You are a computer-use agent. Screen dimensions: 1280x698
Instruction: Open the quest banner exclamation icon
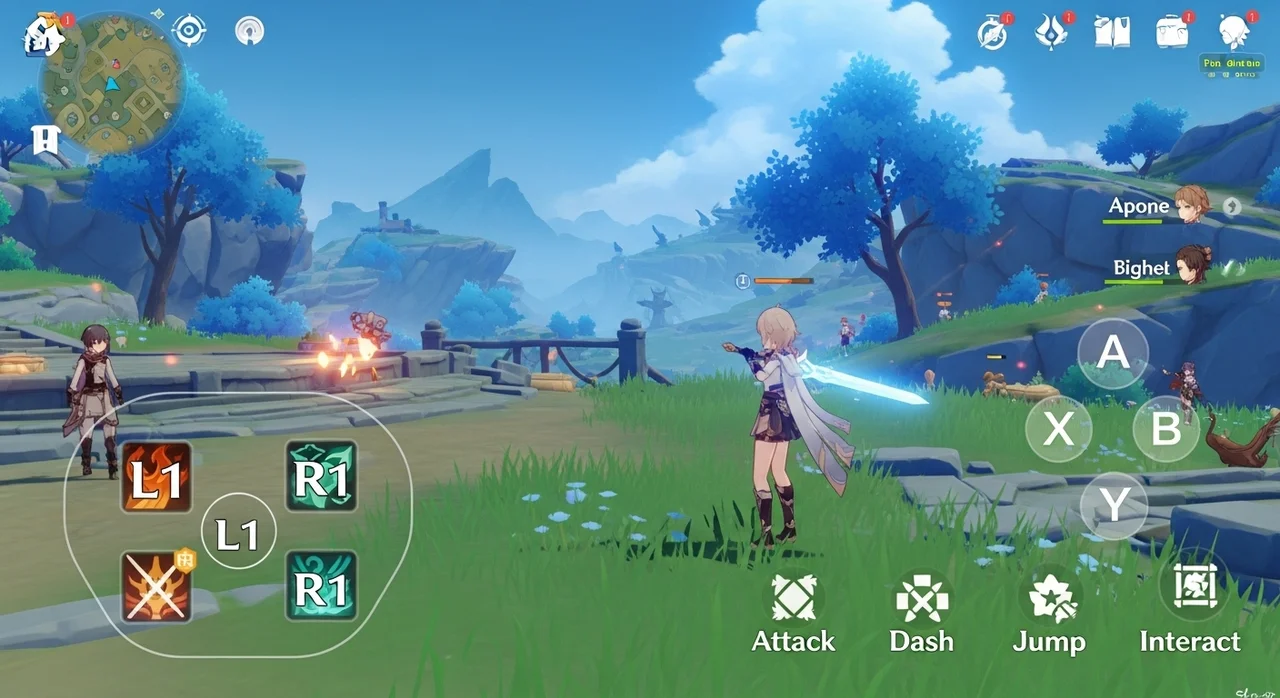46,140
